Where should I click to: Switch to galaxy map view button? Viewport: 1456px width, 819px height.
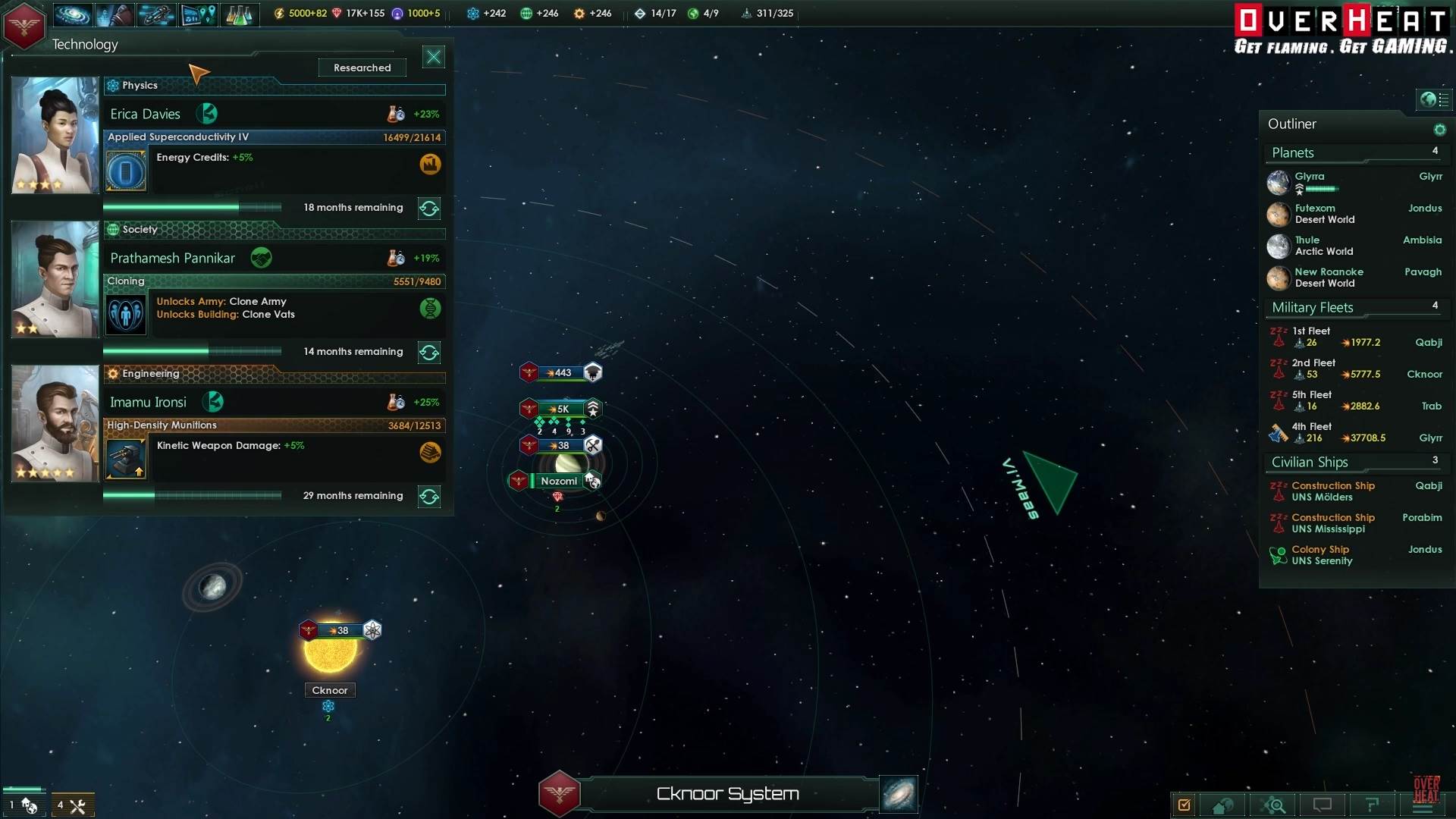(899, 794)
